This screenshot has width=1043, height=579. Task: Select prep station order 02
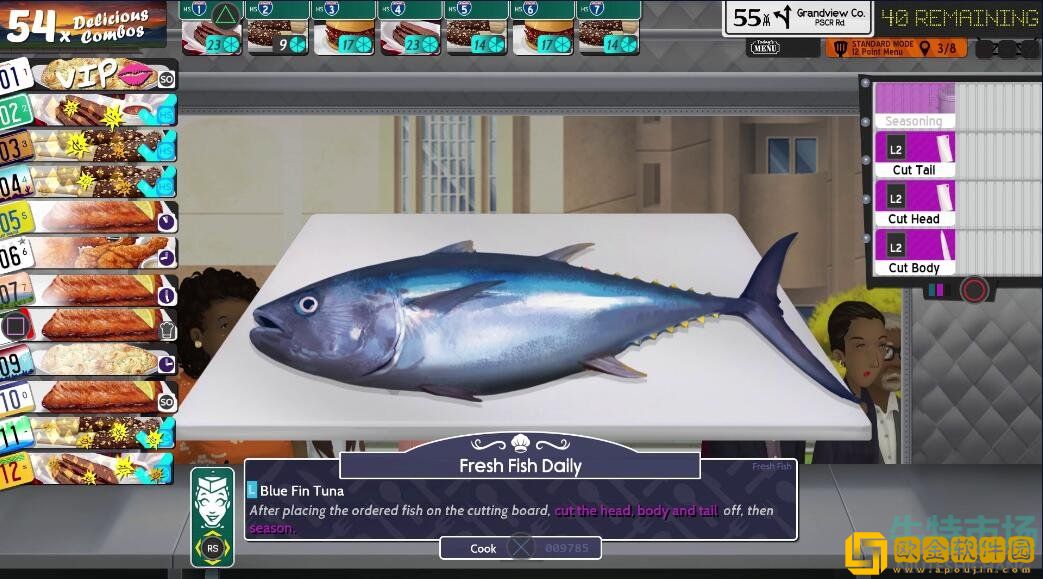click(x=90, y=111)
